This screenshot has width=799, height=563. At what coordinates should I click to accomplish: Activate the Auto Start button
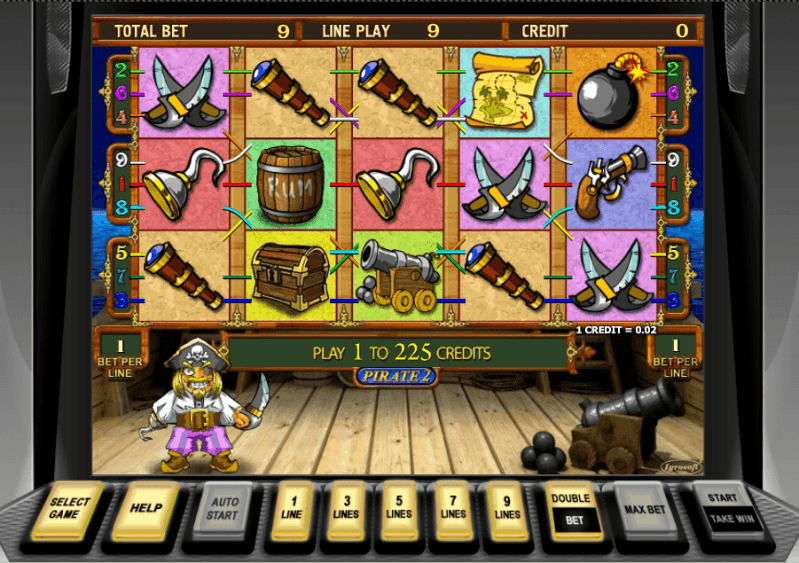point(223,507)
